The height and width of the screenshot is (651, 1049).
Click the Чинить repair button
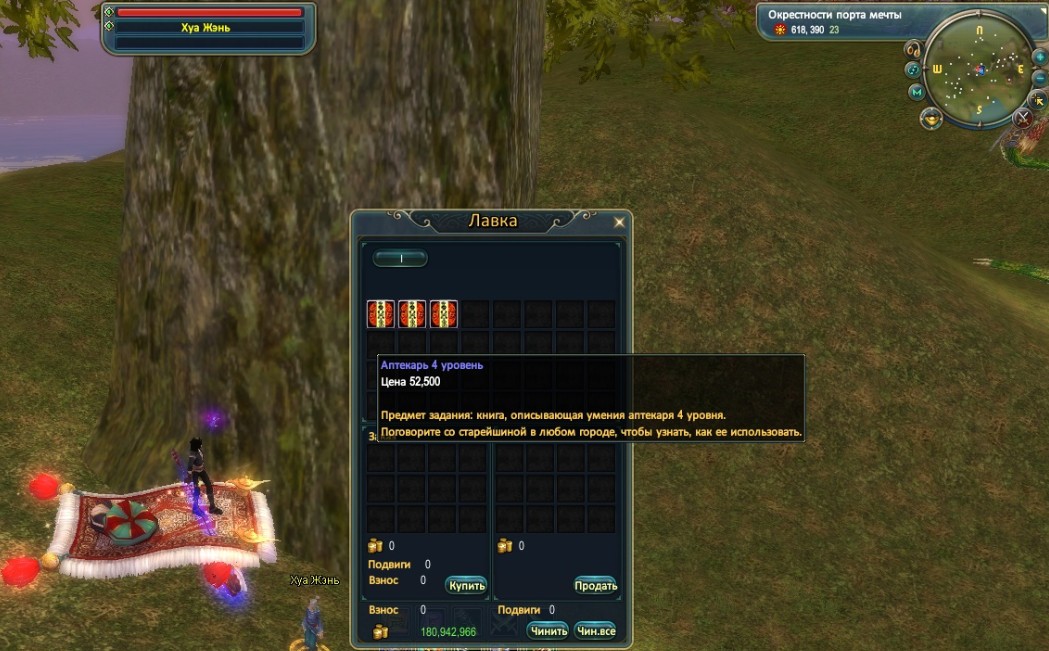[547, 631]
